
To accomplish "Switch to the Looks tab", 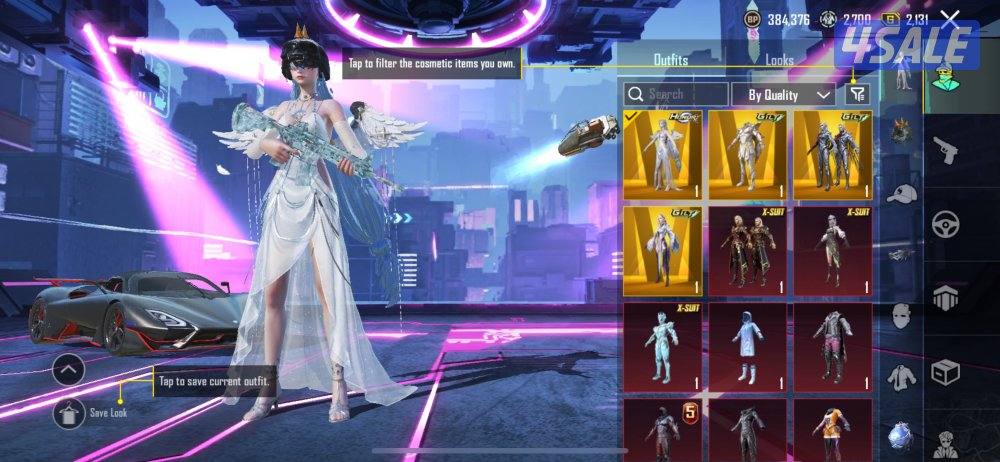I will click(779, 60).
